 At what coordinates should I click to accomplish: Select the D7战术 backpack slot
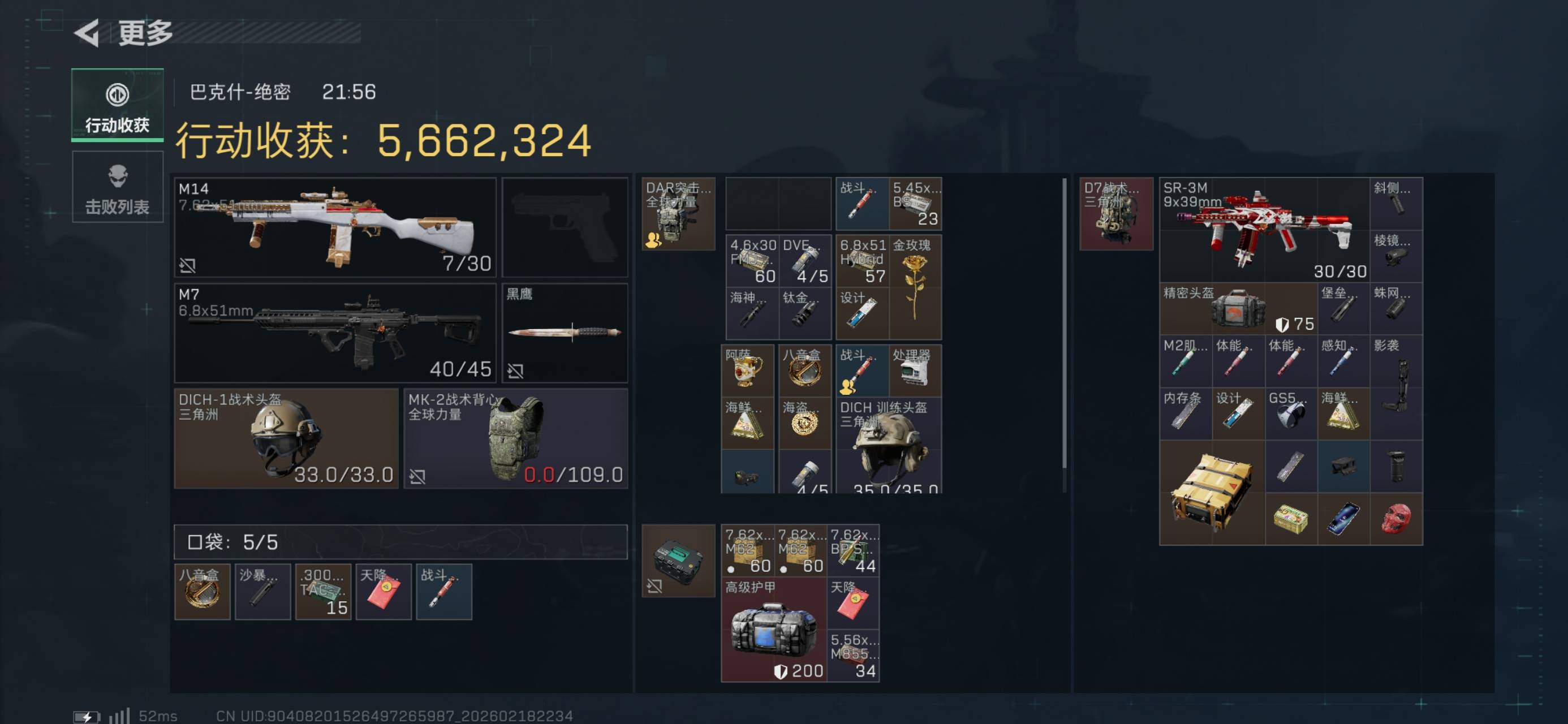[1115, 214]
